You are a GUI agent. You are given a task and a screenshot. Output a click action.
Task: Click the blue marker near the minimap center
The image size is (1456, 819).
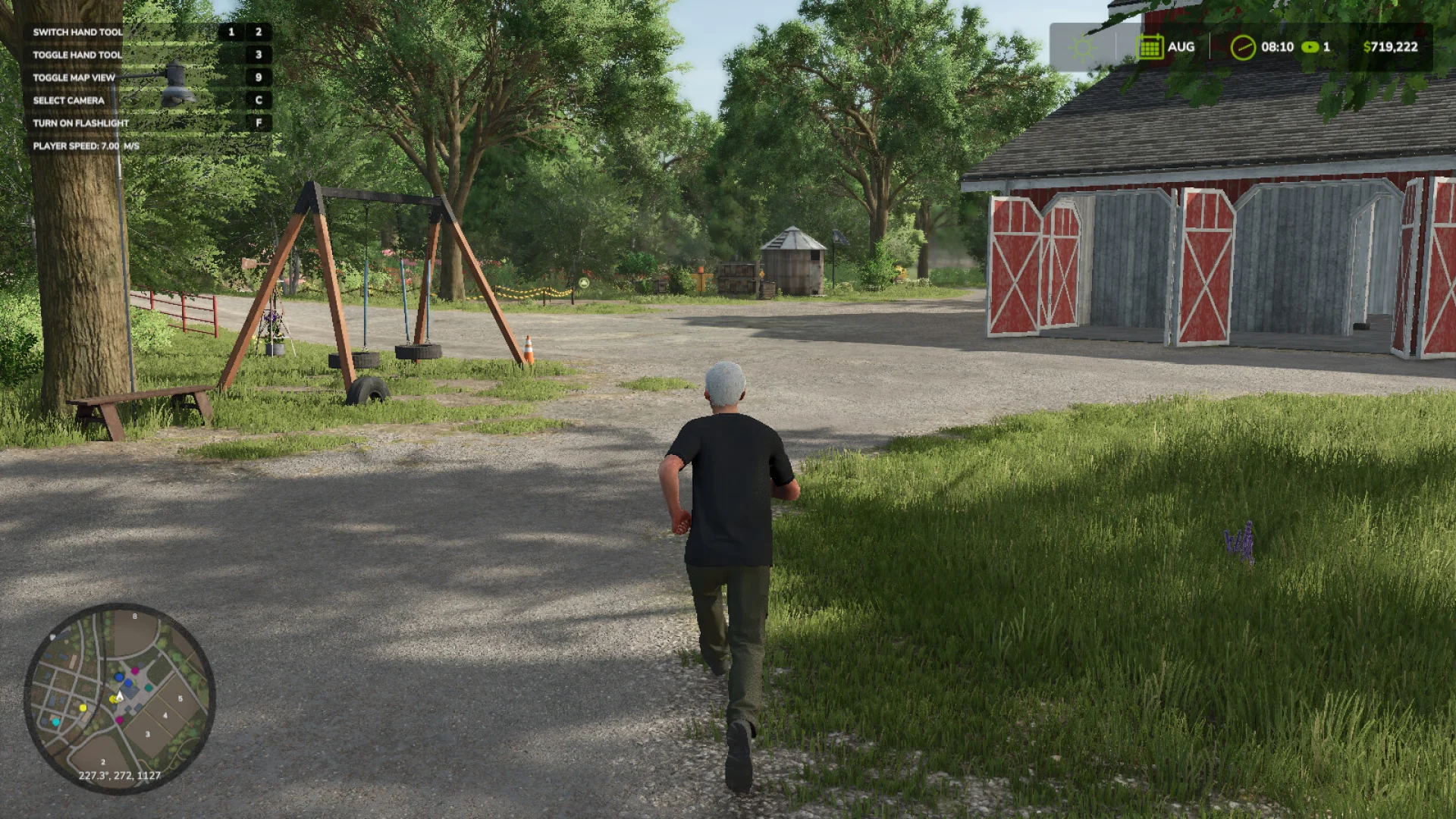119,677
